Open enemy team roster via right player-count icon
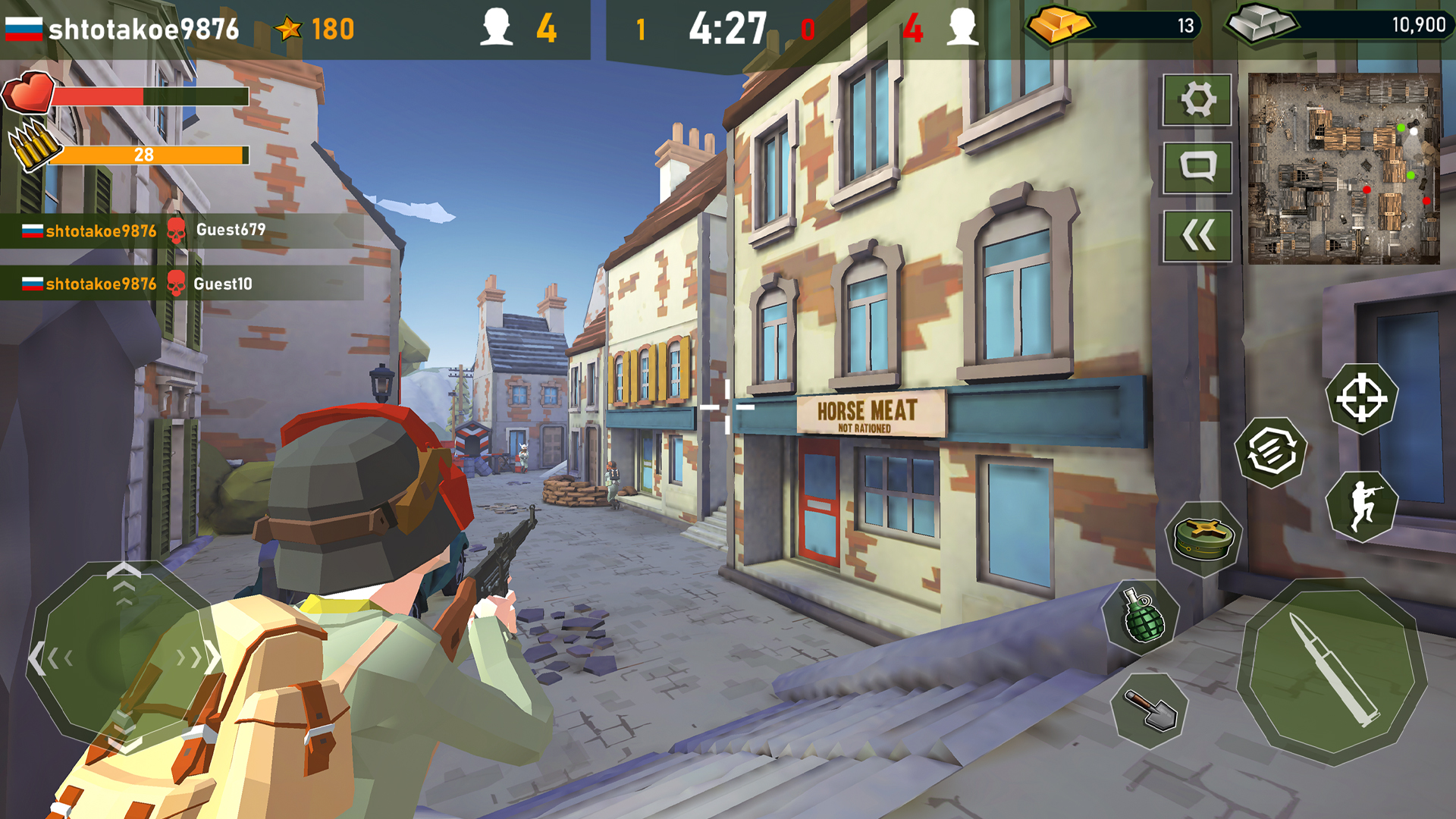 (963, 25)
